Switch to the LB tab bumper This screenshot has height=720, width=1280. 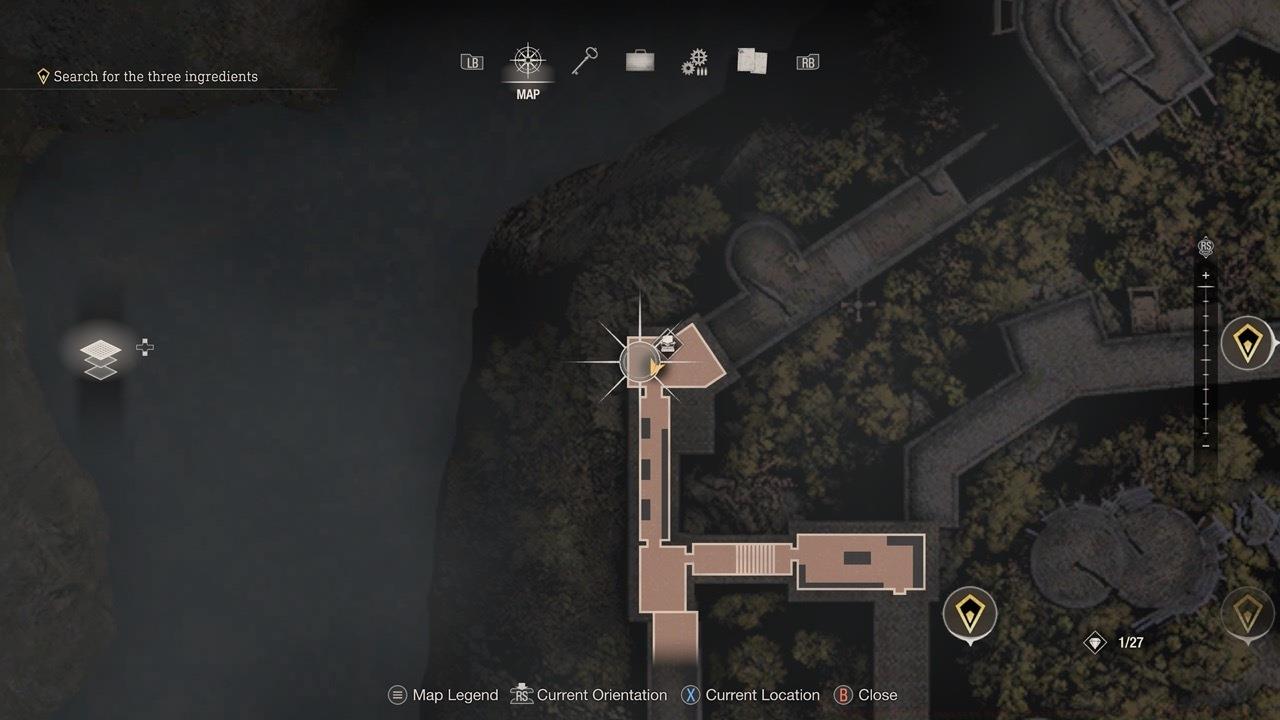click(470, 60)
